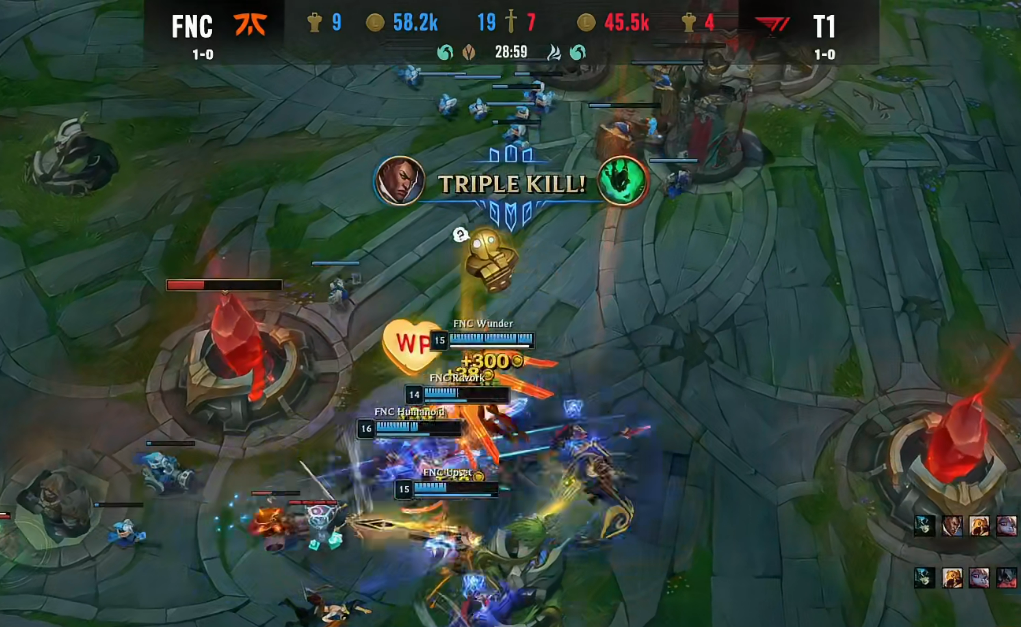Select the green champion portrait on the Triple Kill banner
The height and width of the screenshot is (627, 1021).
click(622, 181)
